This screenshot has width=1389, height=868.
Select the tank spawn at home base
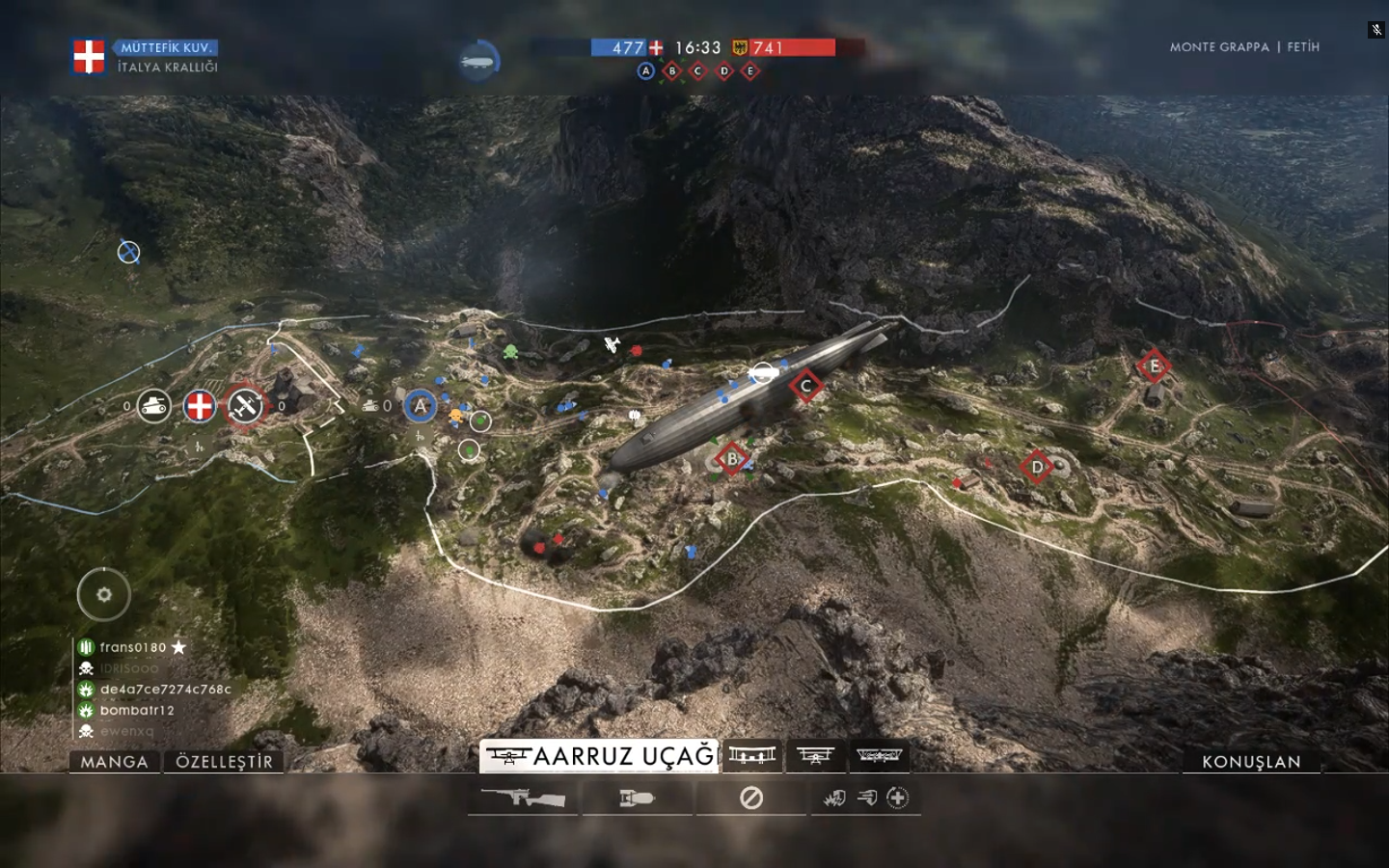(153, 407)
